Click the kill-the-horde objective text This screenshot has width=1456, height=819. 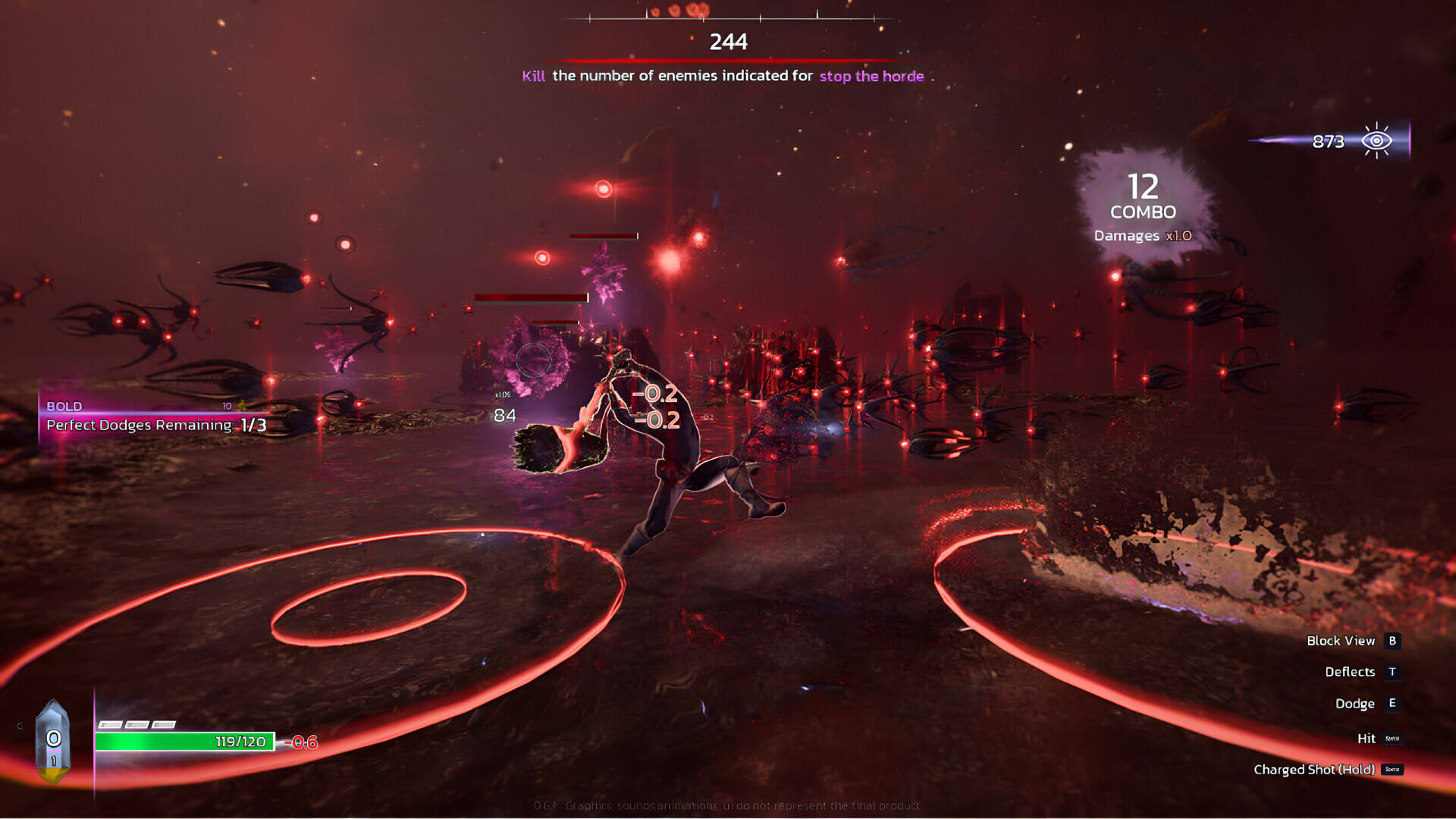(723, 76)
